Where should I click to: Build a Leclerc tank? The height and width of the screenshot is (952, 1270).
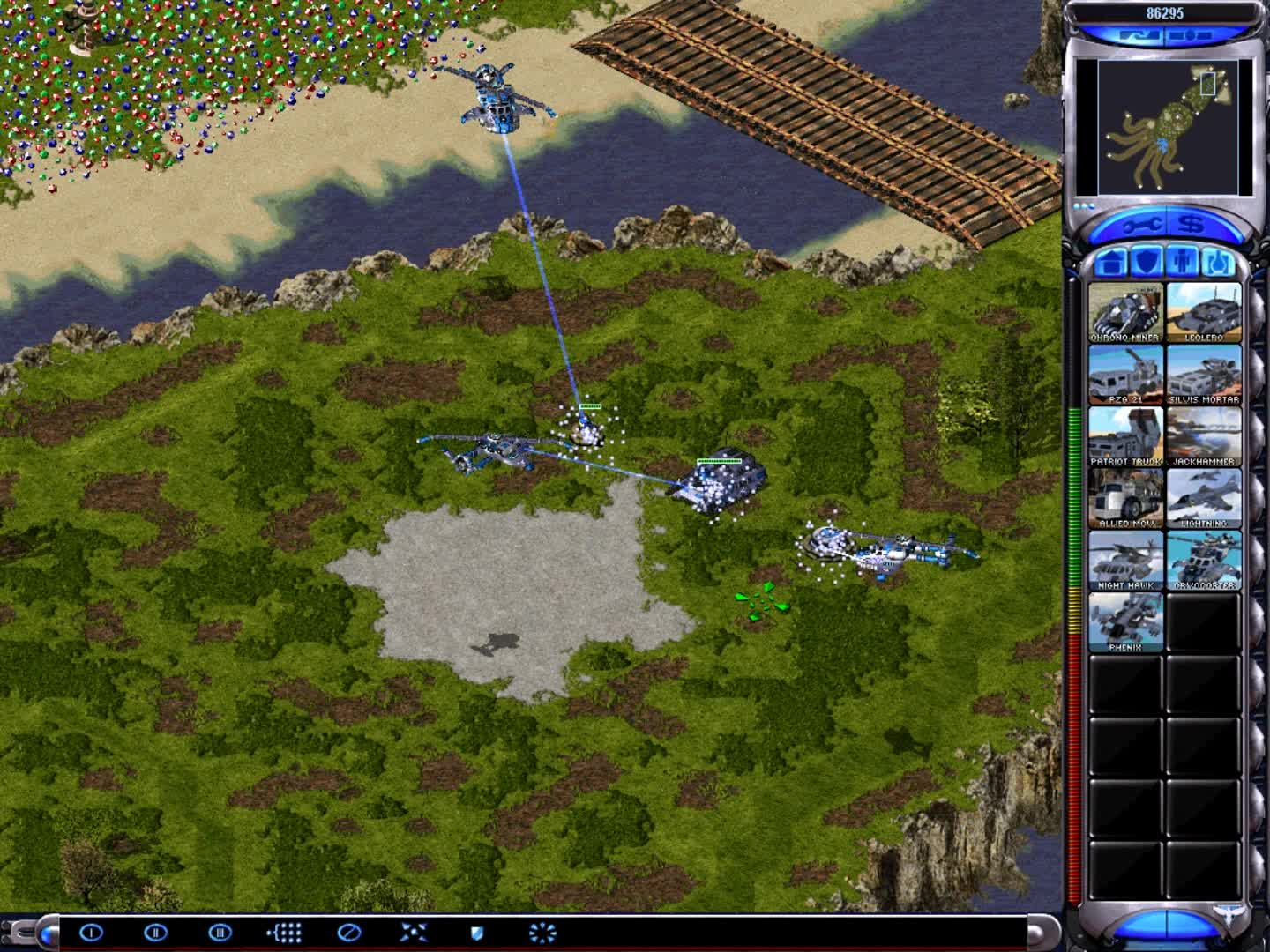1204,312
